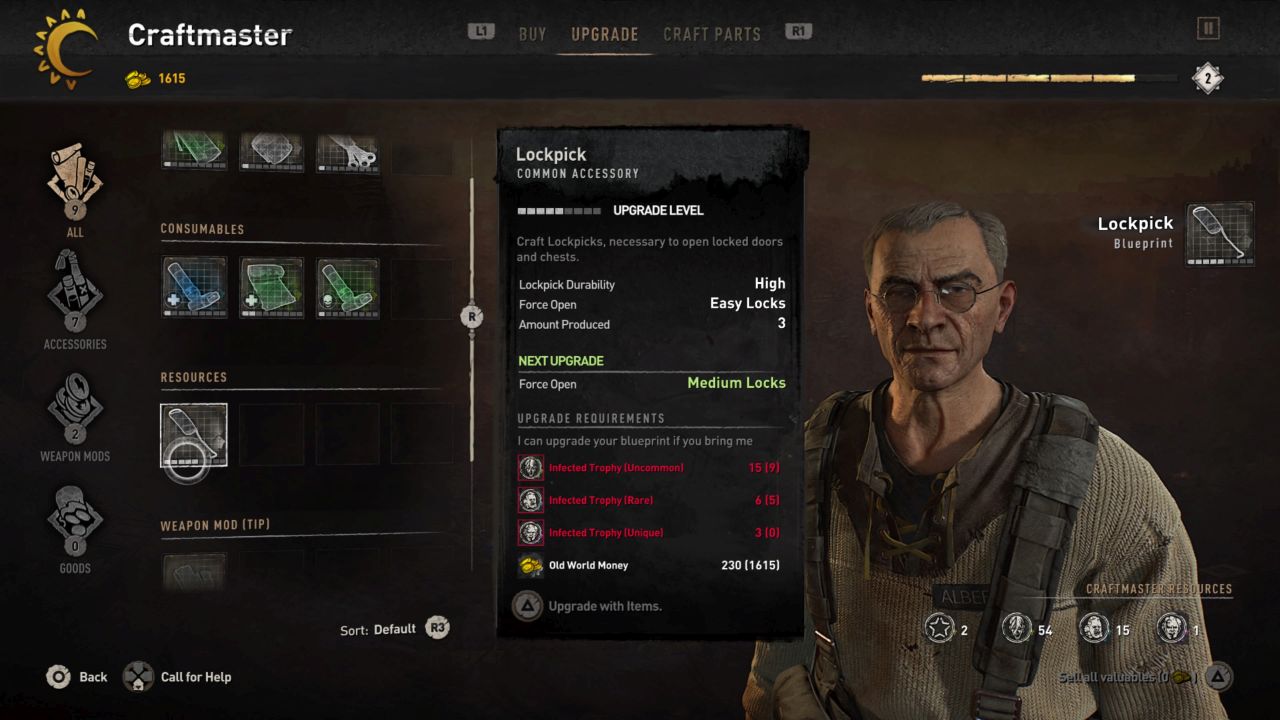
Task: Open the CRAFT PARTS tab
Action: [711, 33]
